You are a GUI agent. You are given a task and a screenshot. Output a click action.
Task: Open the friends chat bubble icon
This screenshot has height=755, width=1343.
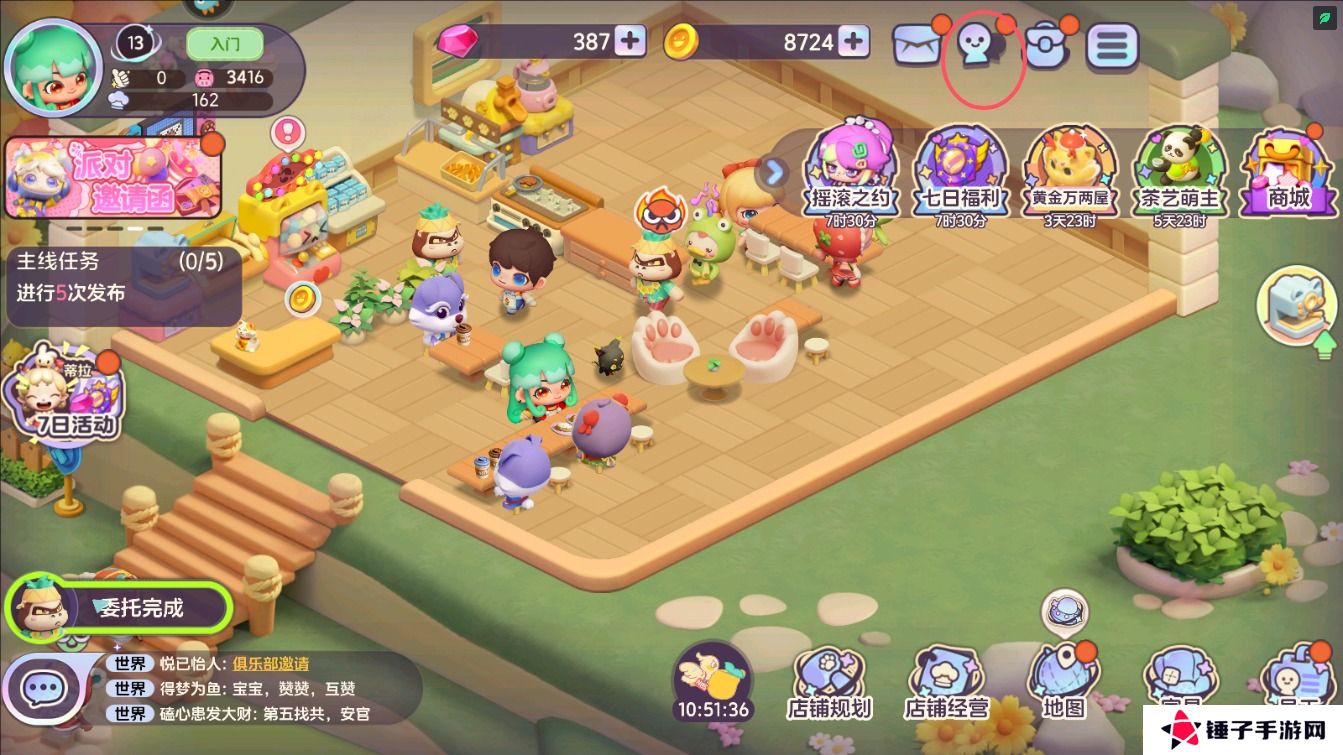pyautogui.click(x=978, y=45)
